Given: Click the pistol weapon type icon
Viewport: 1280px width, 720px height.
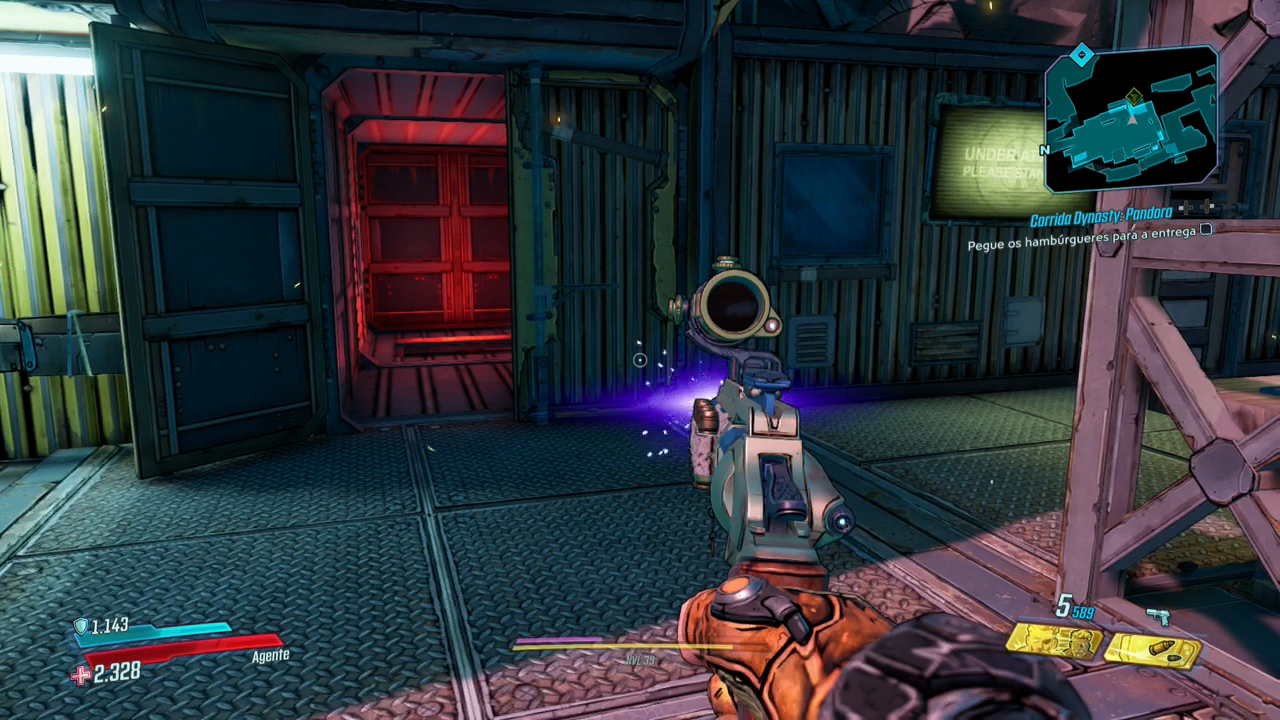Looking at the screenshot, I should point(1158,616).
